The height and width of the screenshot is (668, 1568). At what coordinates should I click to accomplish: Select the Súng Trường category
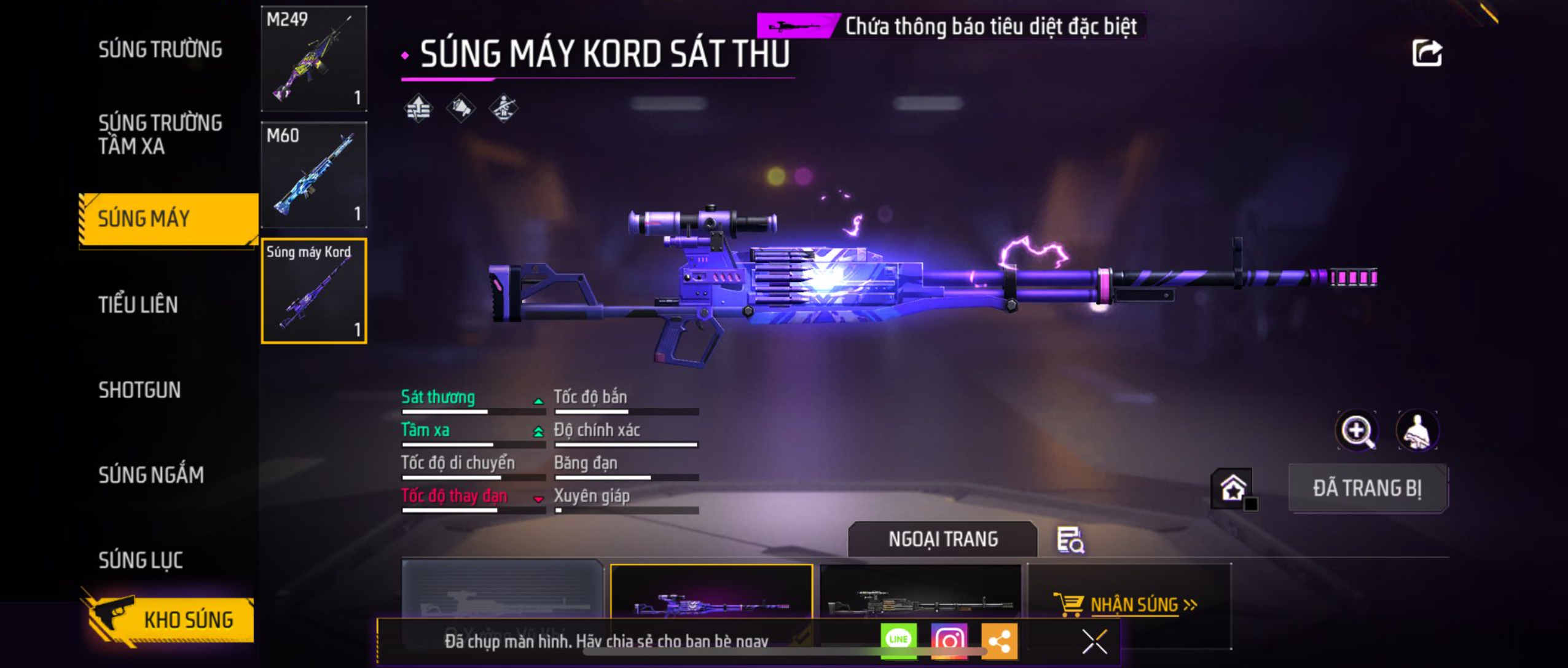(160, 50)
